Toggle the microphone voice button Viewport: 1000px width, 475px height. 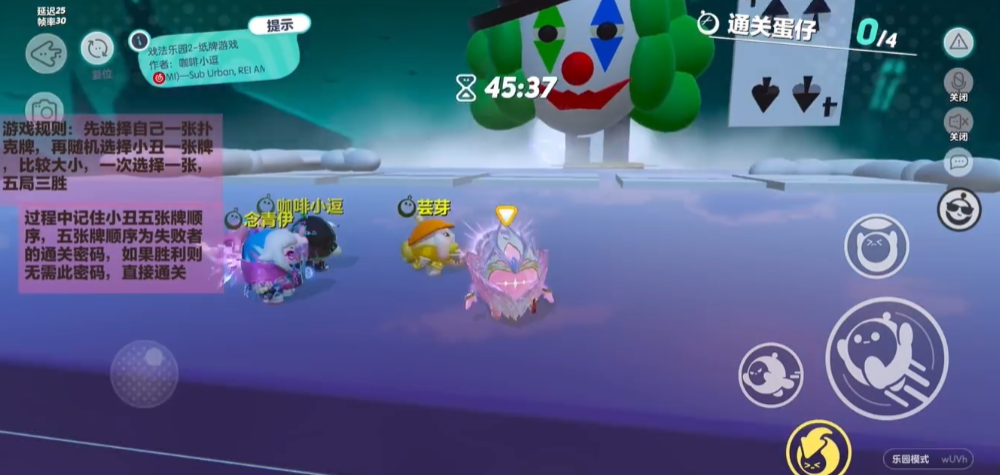pos(958,82)
